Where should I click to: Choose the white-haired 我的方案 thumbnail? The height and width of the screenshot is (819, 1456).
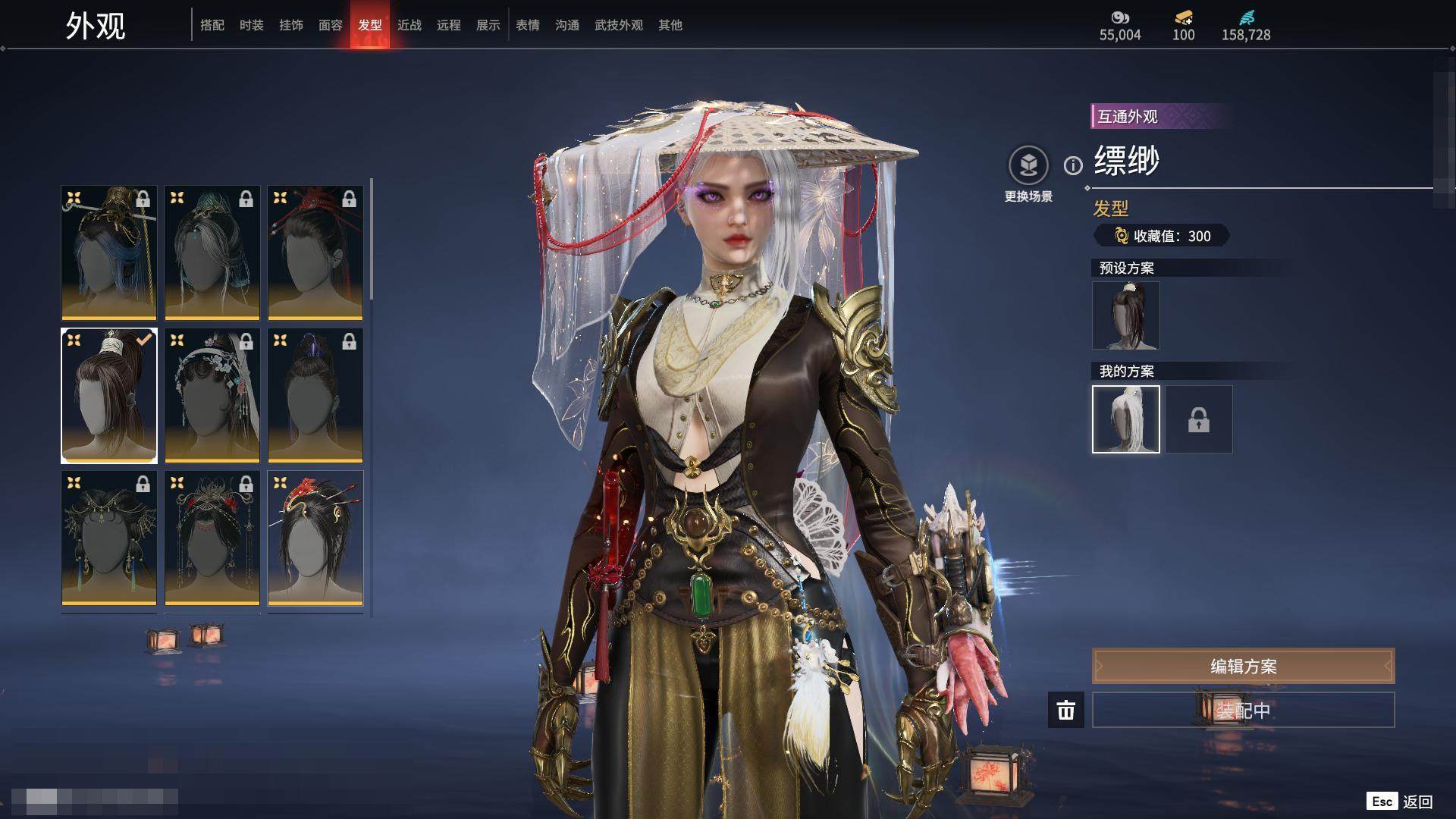click(1126, 419)
